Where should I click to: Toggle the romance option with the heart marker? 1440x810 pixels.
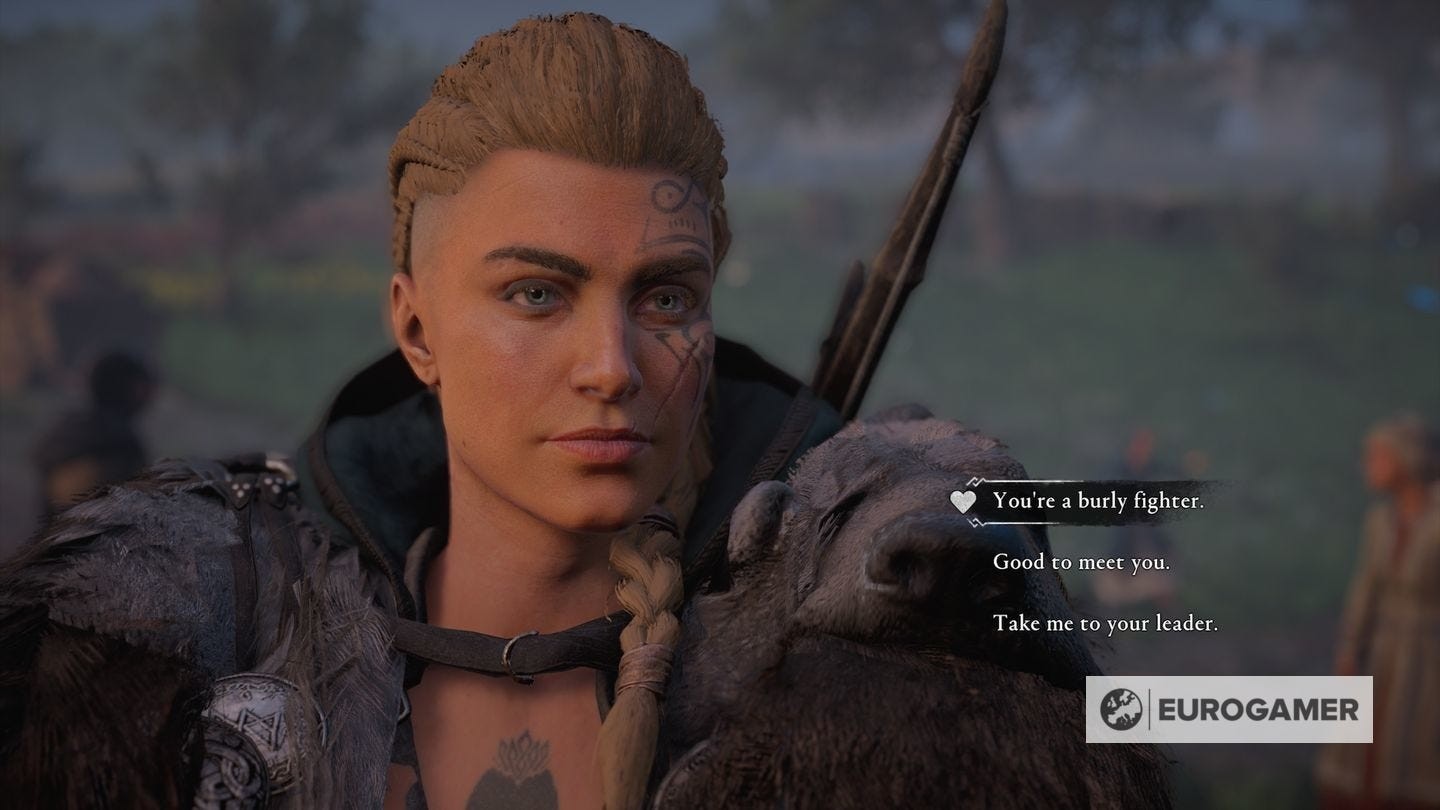click(x=963, y=503)
